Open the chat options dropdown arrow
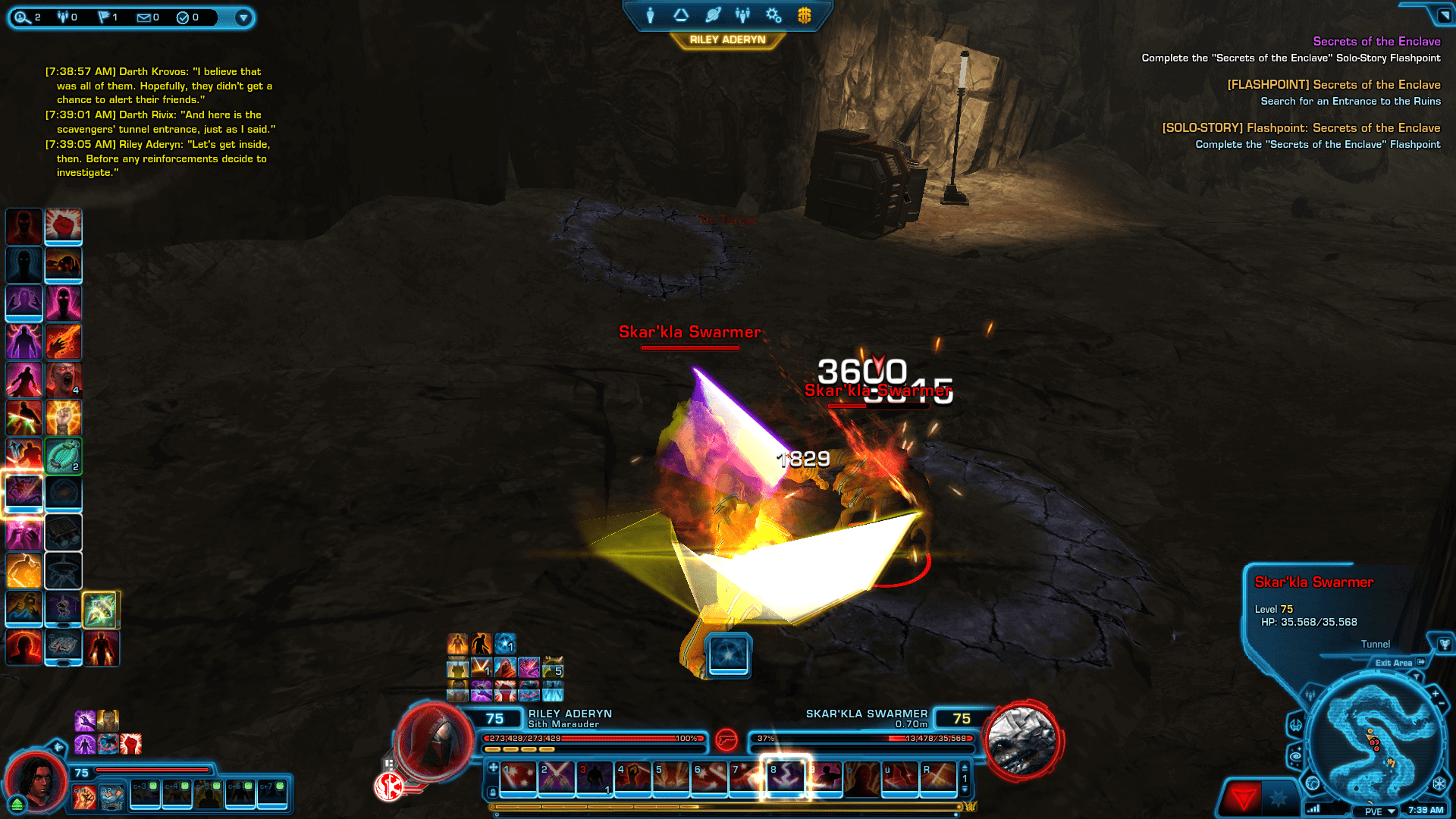Viewport: 1456px width, 819px height. pos(243,18)
